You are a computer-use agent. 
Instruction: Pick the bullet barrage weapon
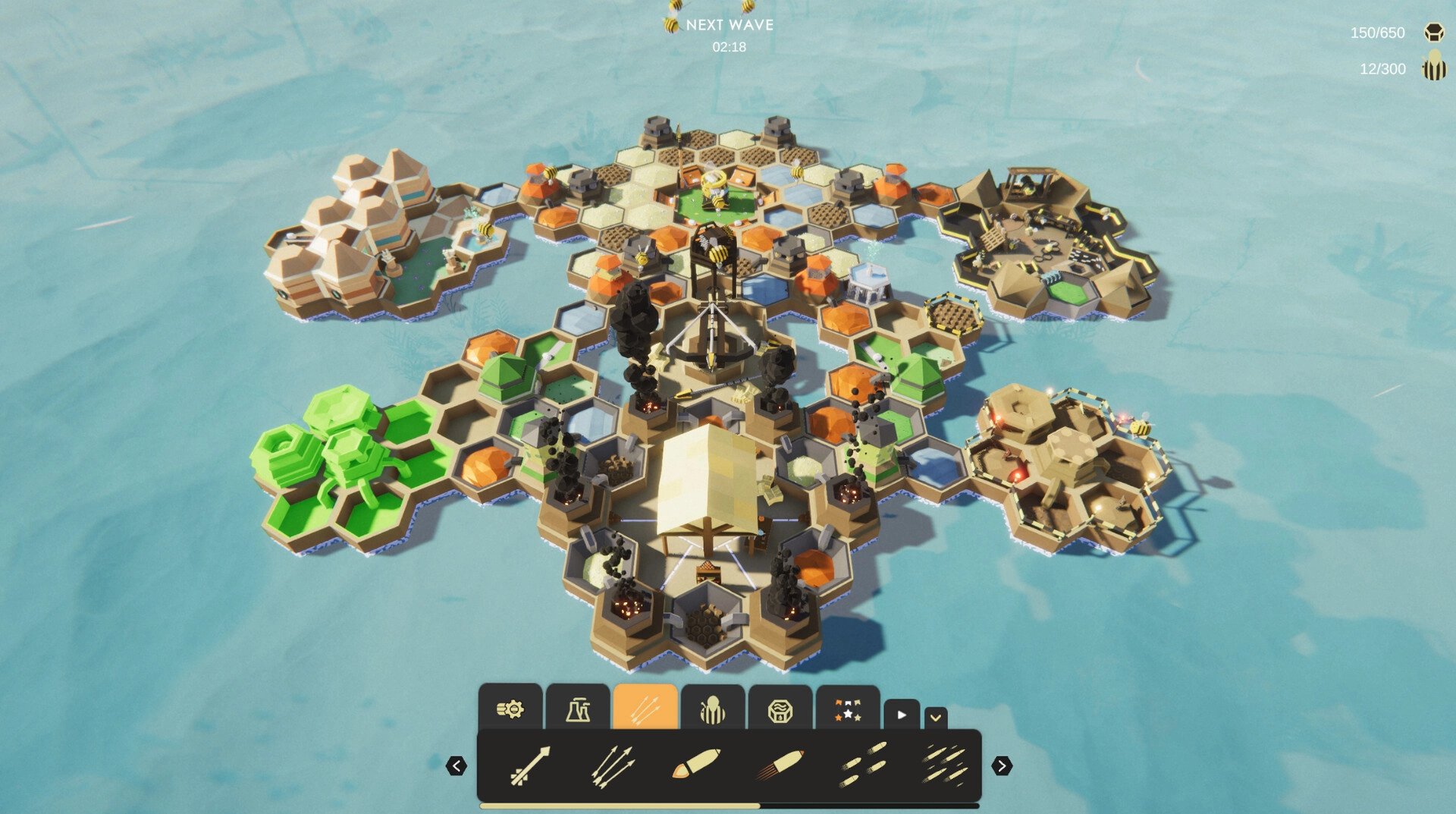click(945, 763)
